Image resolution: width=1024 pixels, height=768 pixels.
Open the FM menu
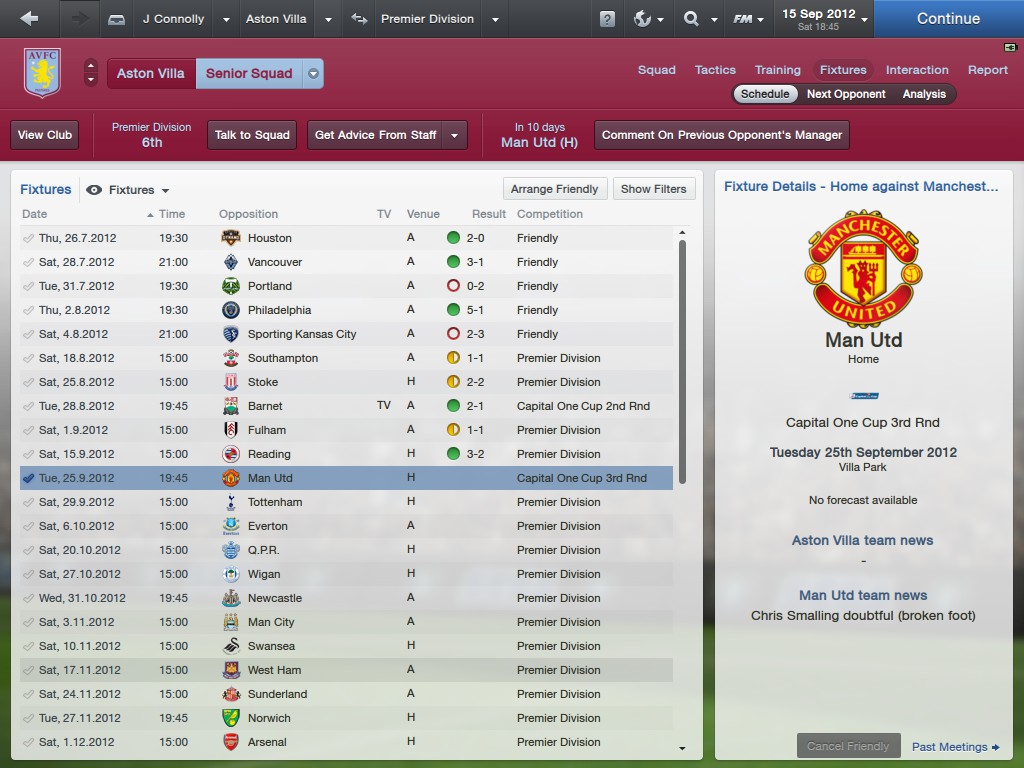(x=748, y=19)
